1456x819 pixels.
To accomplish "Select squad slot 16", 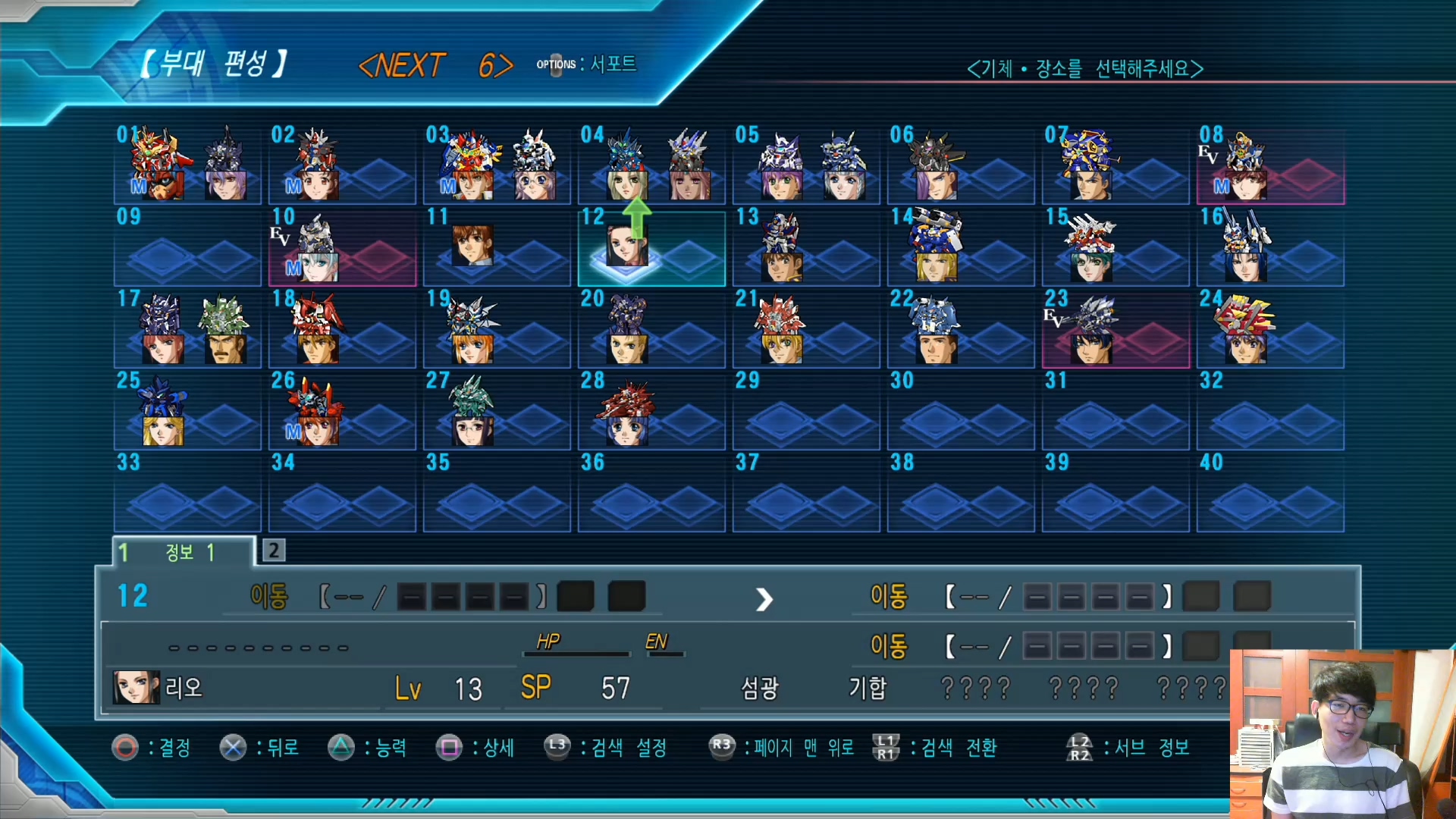I will (1270, 248).
